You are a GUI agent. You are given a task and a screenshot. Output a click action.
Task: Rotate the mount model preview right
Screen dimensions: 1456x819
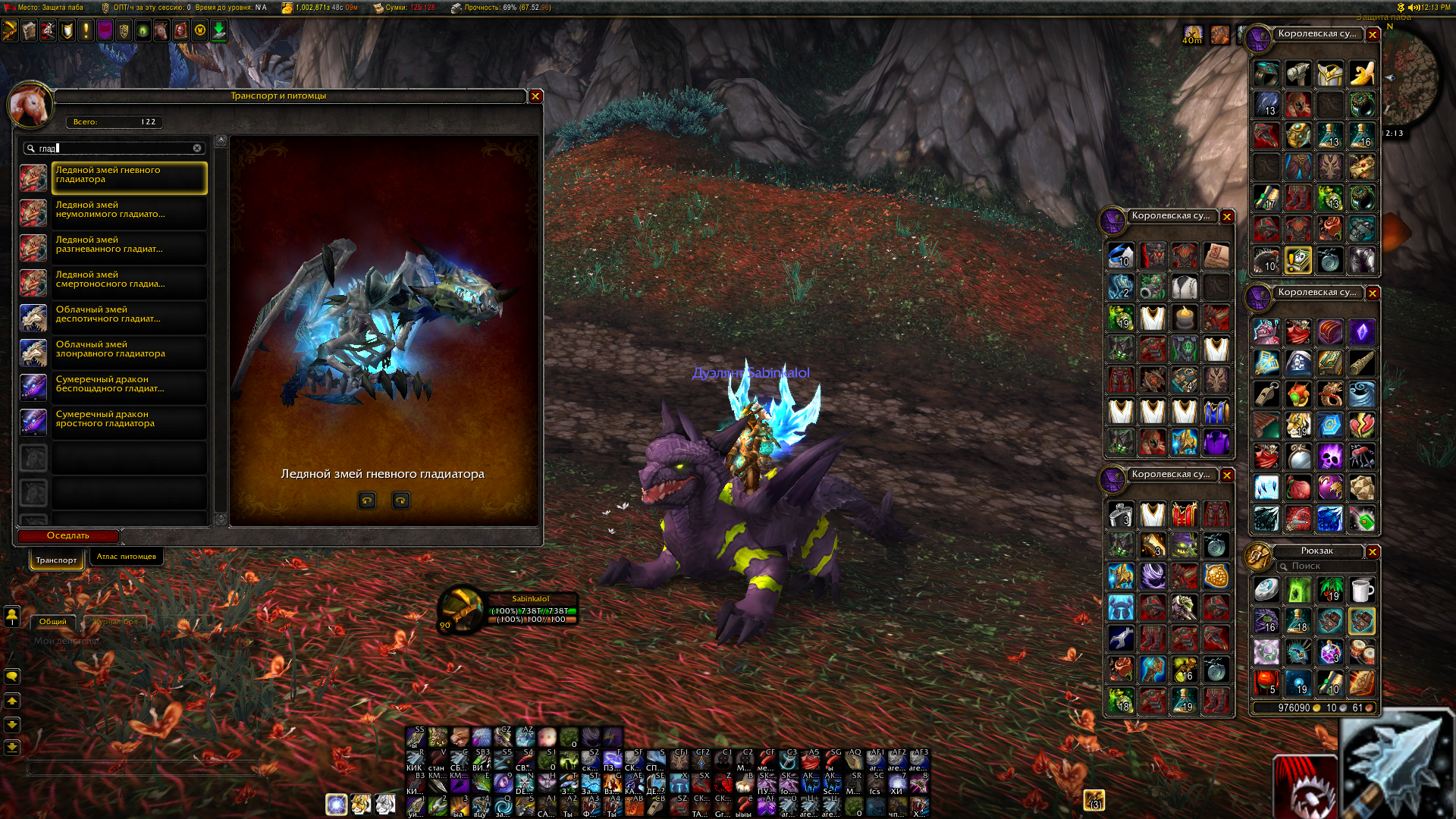(x=400, y=500)
